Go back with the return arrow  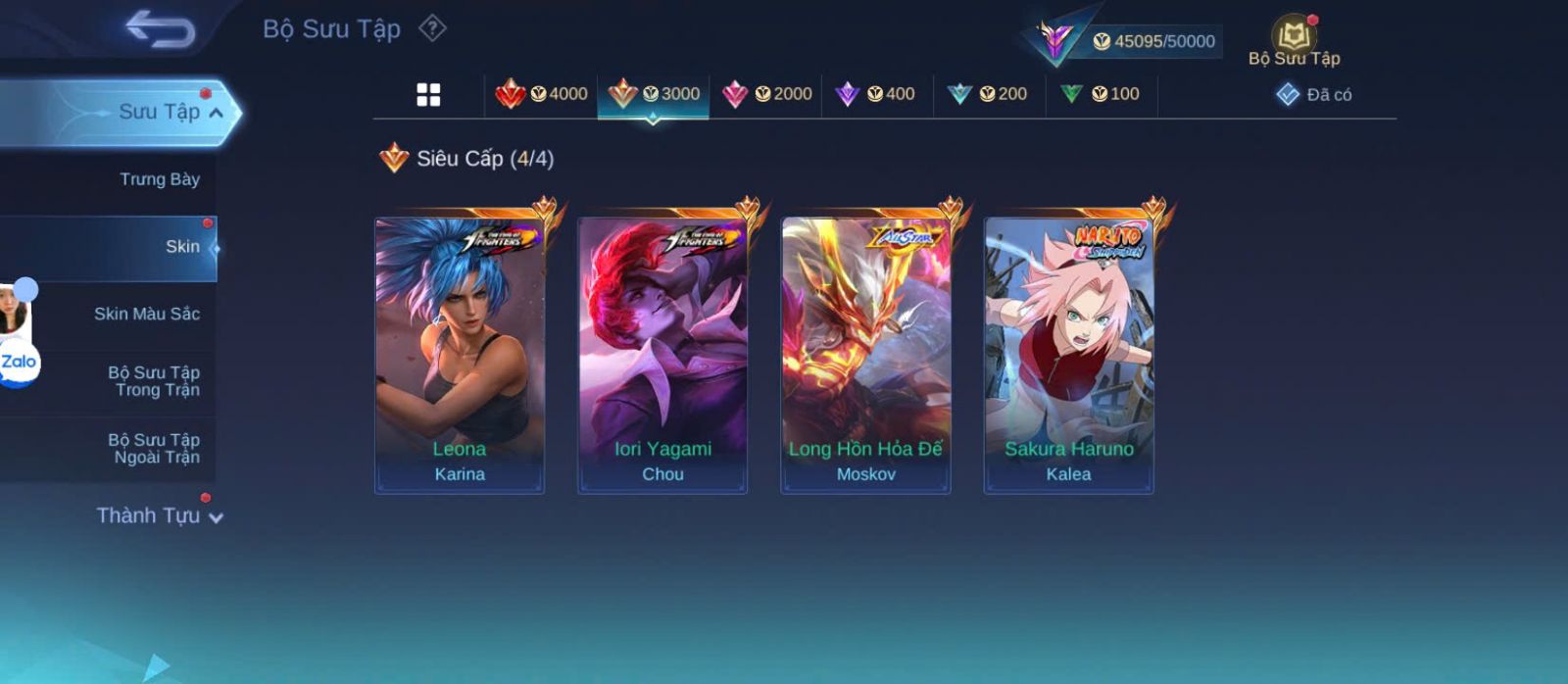tap(161, 29)
